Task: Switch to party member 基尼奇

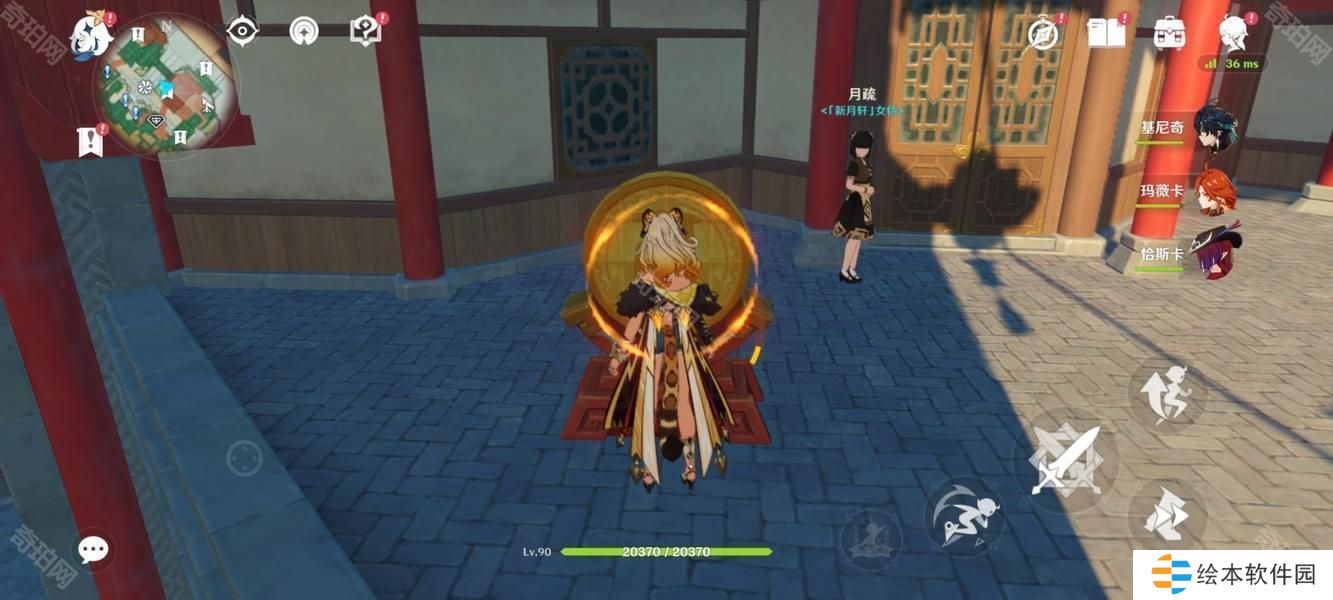Action: [1213, 127]
